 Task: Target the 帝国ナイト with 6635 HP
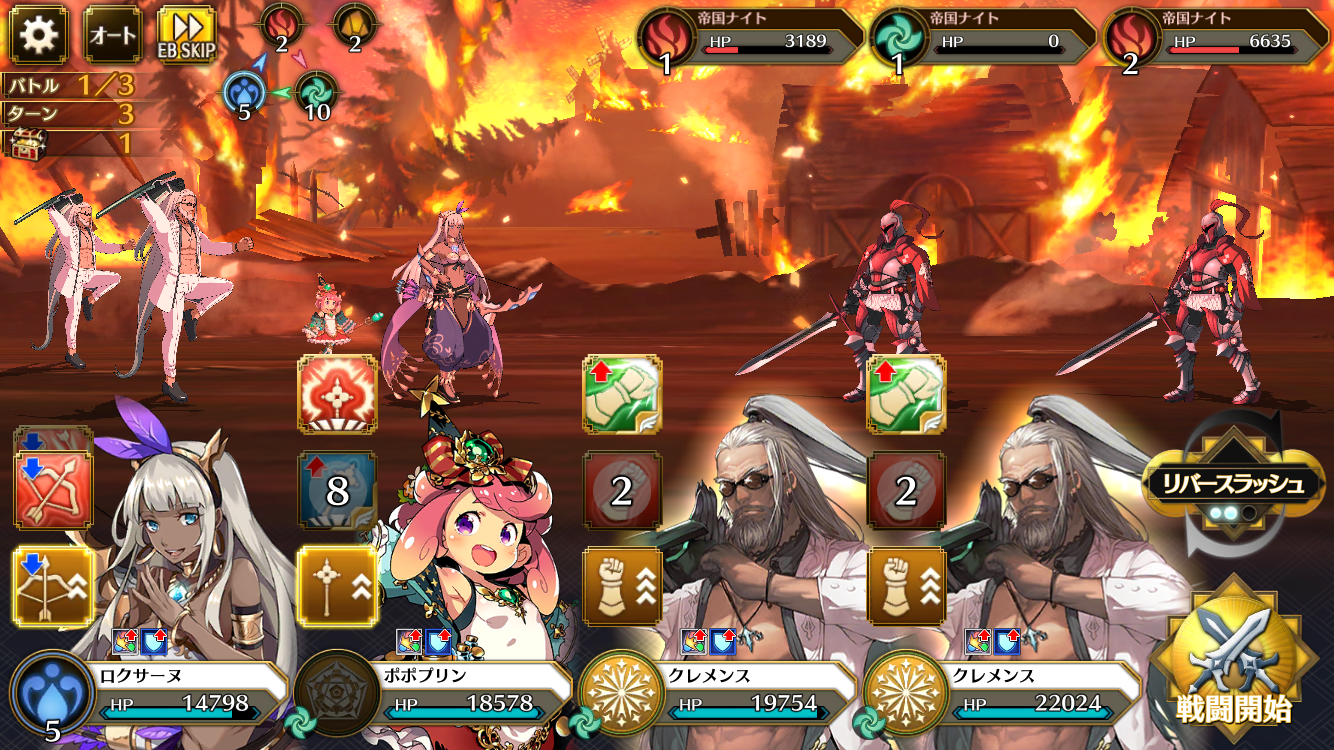1217,37
